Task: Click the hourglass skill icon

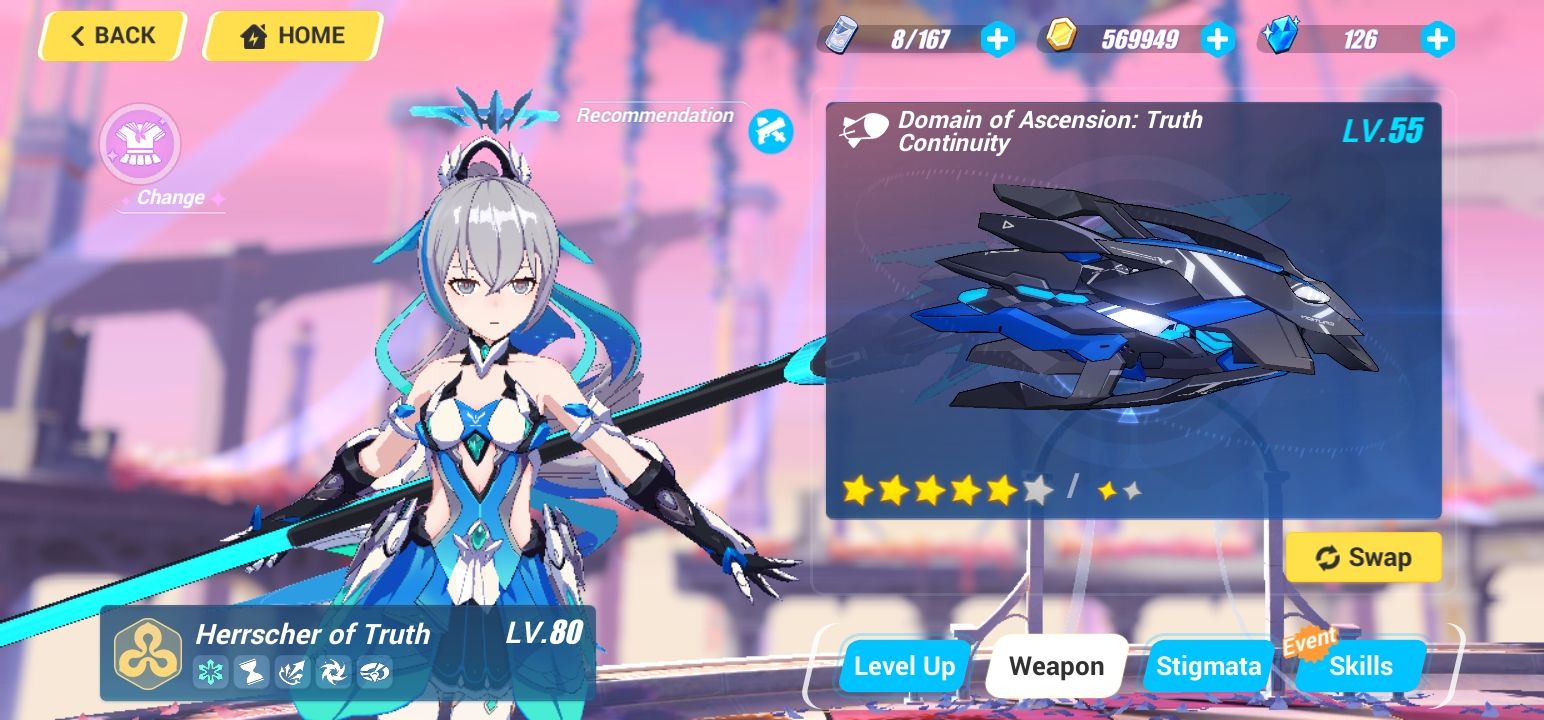Action: (252, 674)
